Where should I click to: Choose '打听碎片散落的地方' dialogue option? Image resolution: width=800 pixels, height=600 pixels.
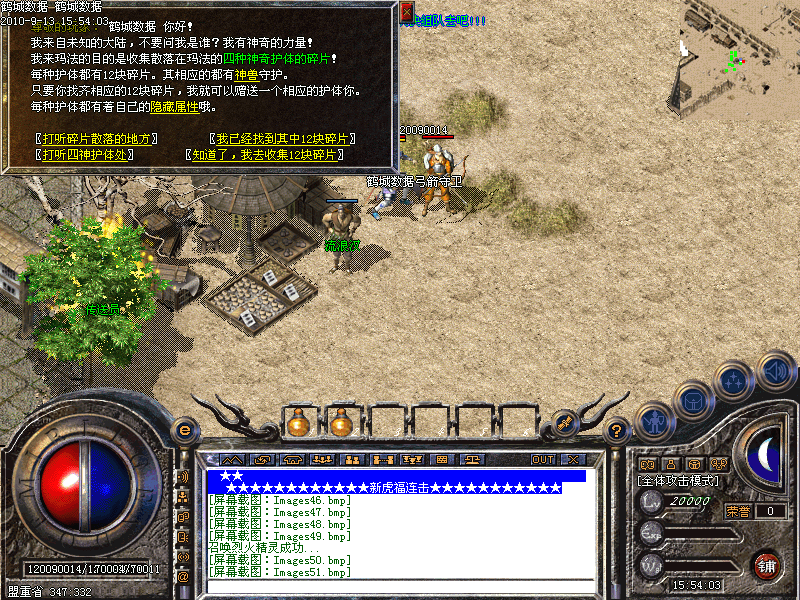point(95,139)
